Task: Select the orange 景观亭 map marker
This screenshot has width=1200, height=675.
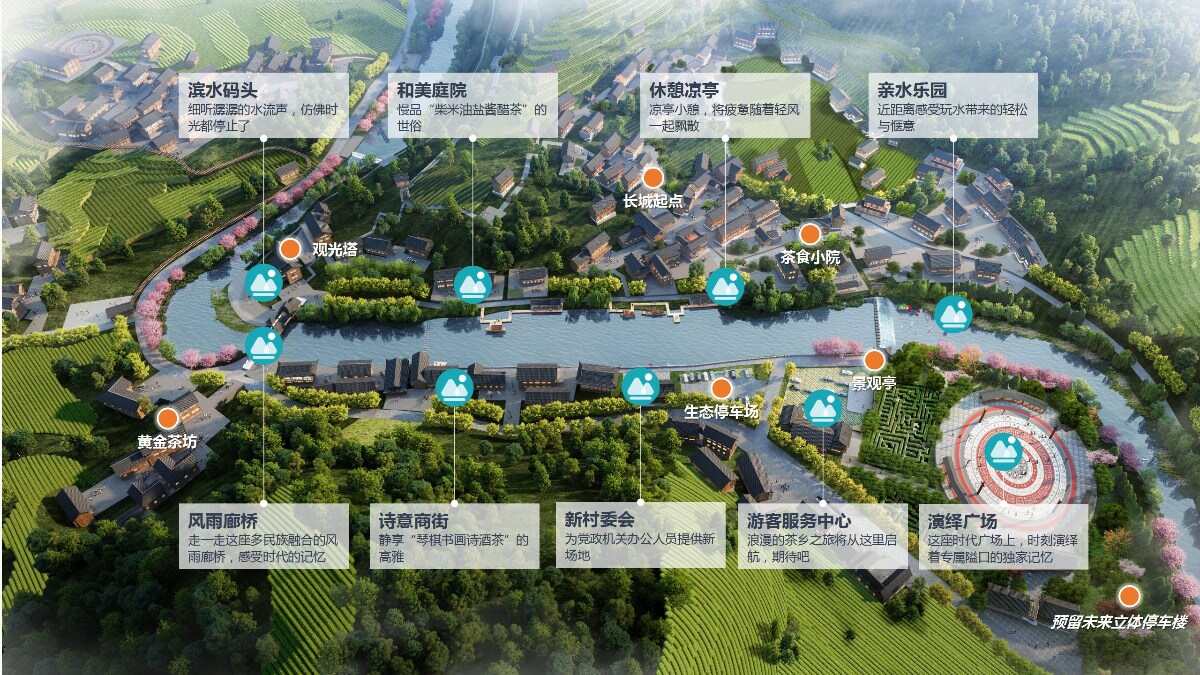Action: click(874, 360)
